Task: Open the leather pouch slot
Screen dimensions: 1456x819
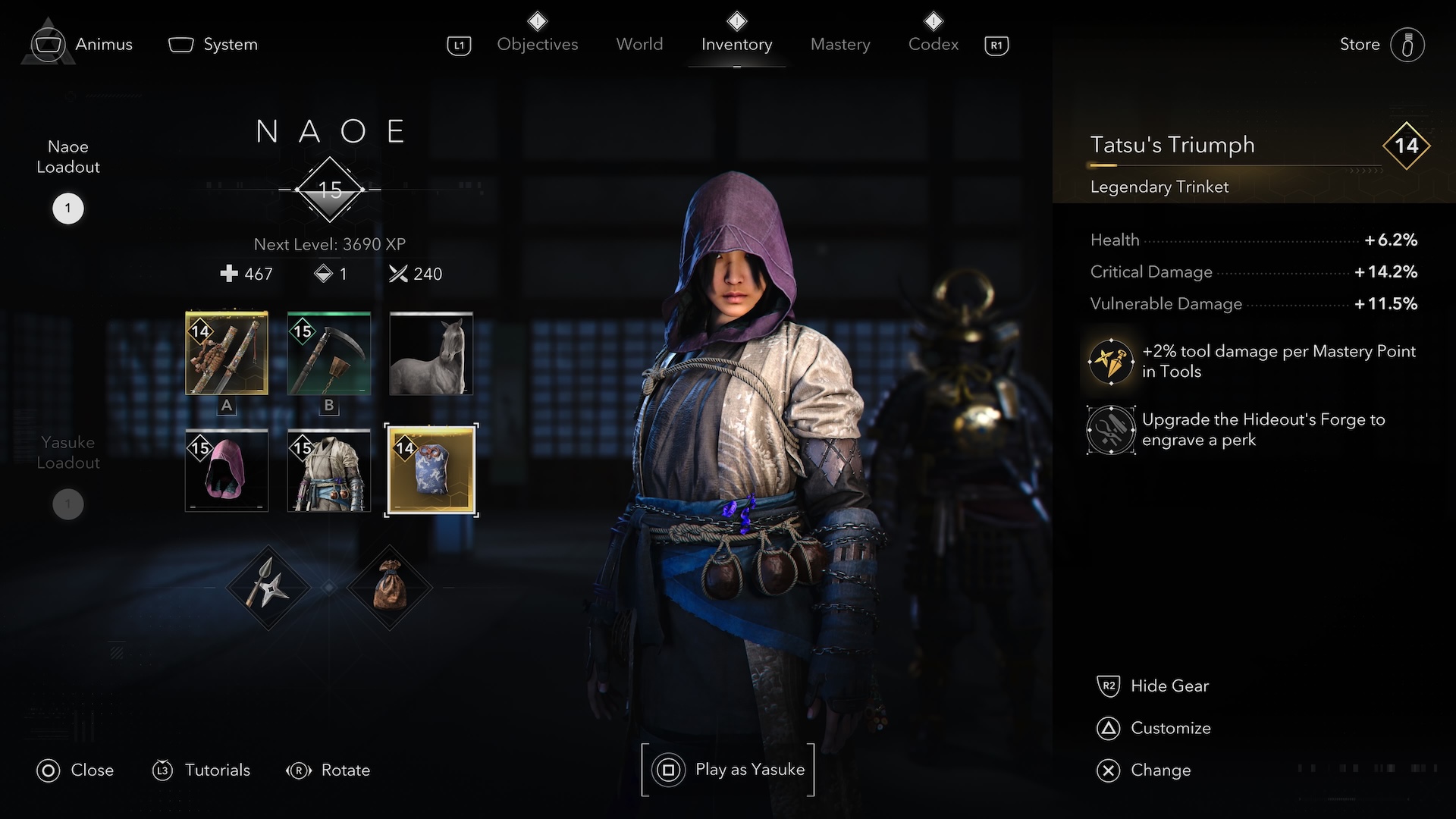Action: point(389,588)
